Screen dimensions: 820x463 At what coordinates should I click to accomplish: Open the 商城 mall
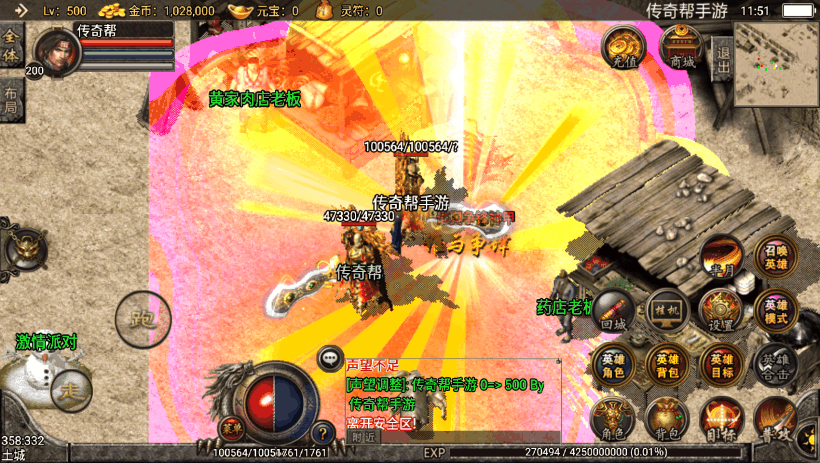(x=683, y=47)
